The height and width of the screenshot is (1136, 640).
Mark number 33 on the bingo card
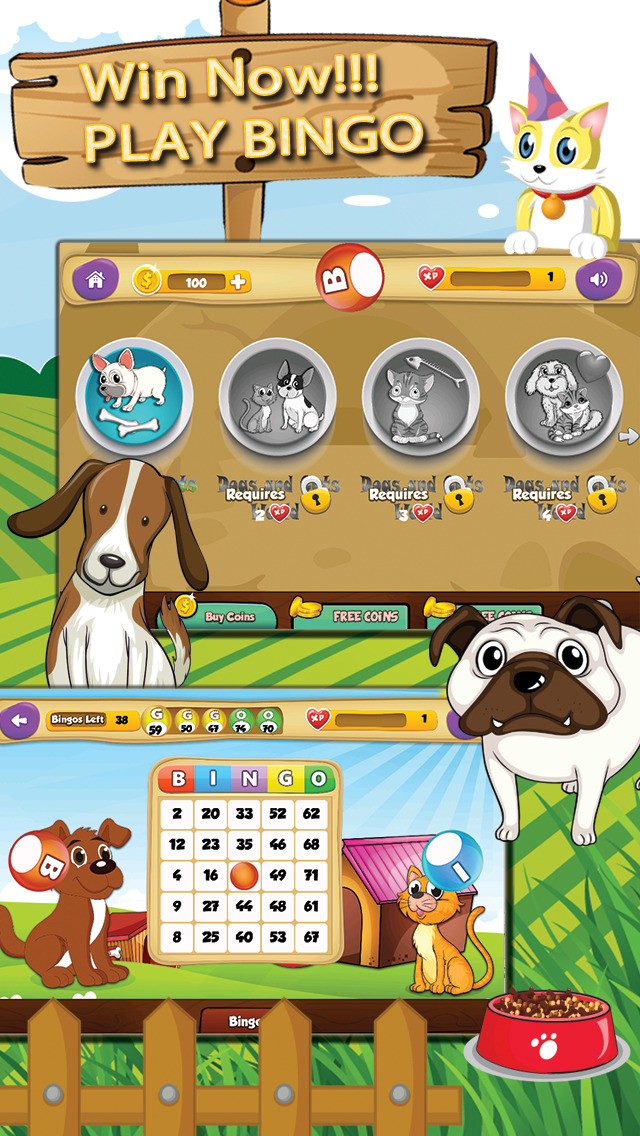[x=246, y=814]
